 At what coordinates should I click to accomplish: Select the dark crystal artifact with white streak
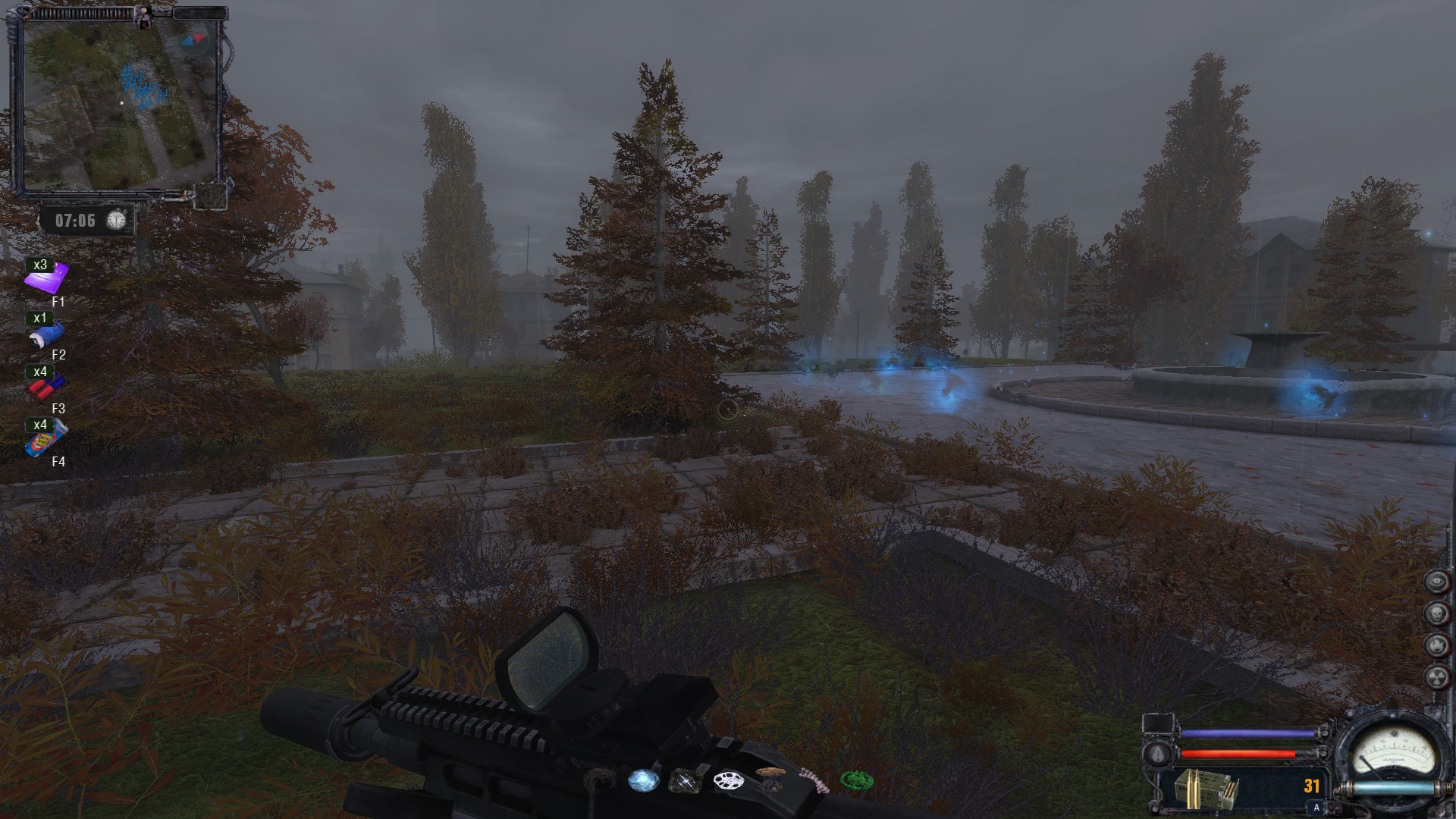coord(683,780)
